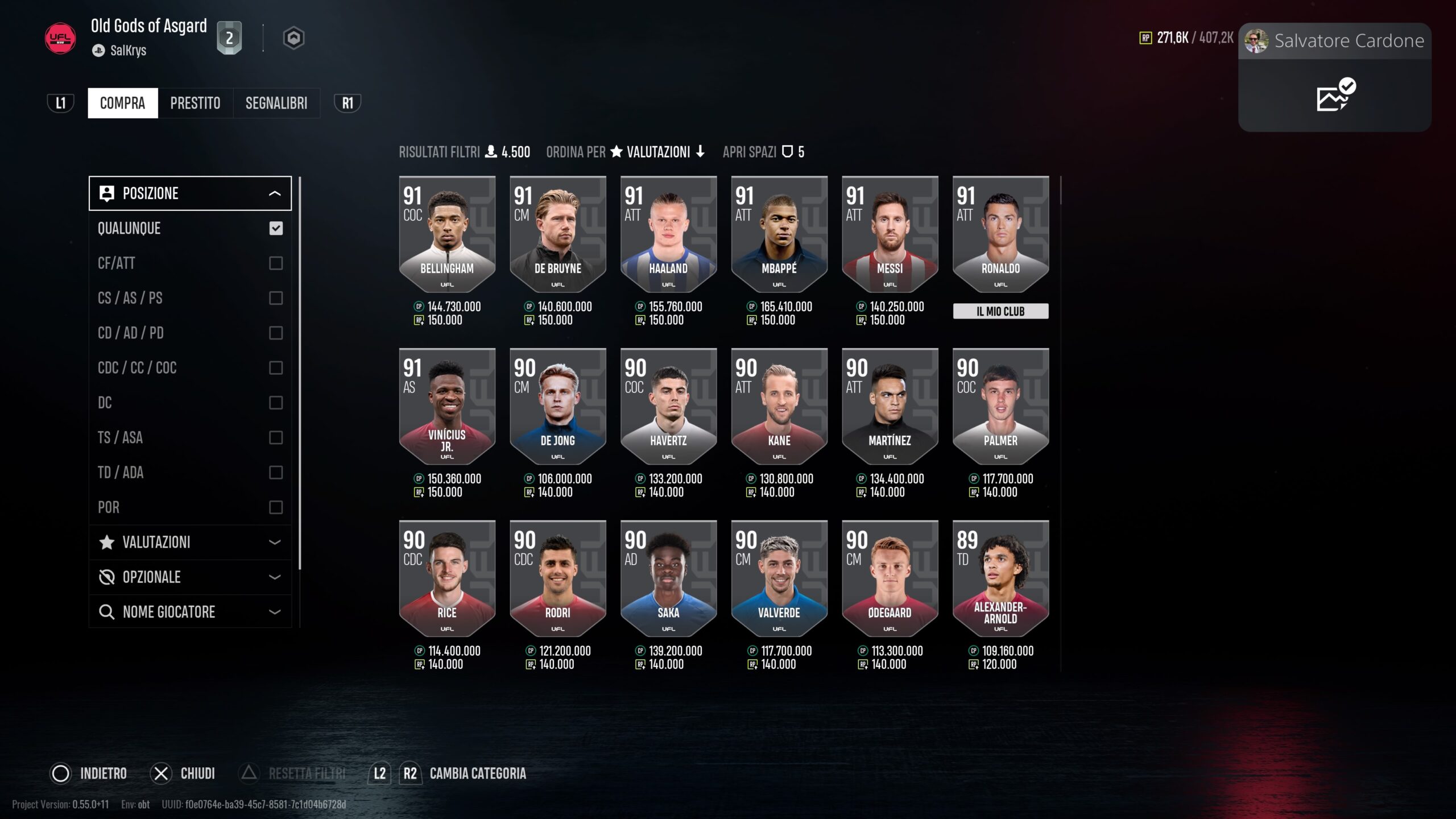Screen dimensions: 1456x819
Task: Switch to the PRESTITO tab
Action: 195,103
